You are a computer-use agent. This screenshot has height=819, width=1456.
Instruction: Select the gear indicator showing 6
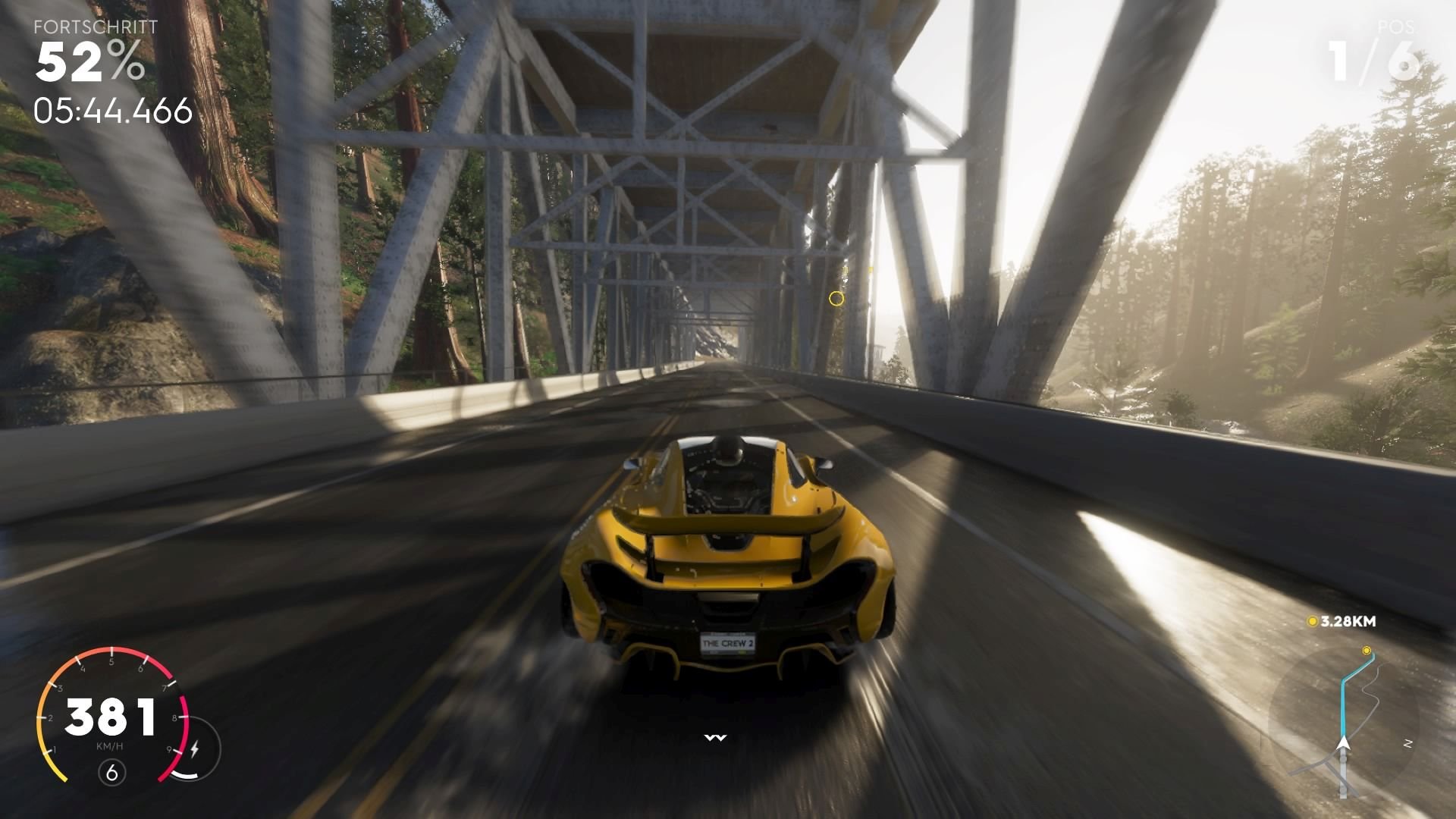(x=112, y=771)
